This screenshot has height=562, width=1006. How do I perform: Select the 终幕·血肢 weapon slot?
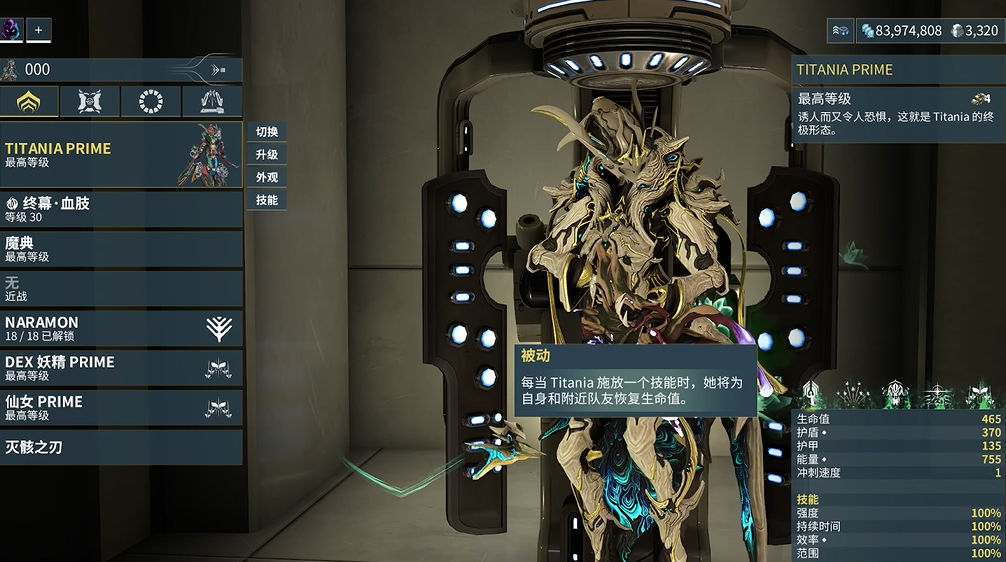[121, 209]
